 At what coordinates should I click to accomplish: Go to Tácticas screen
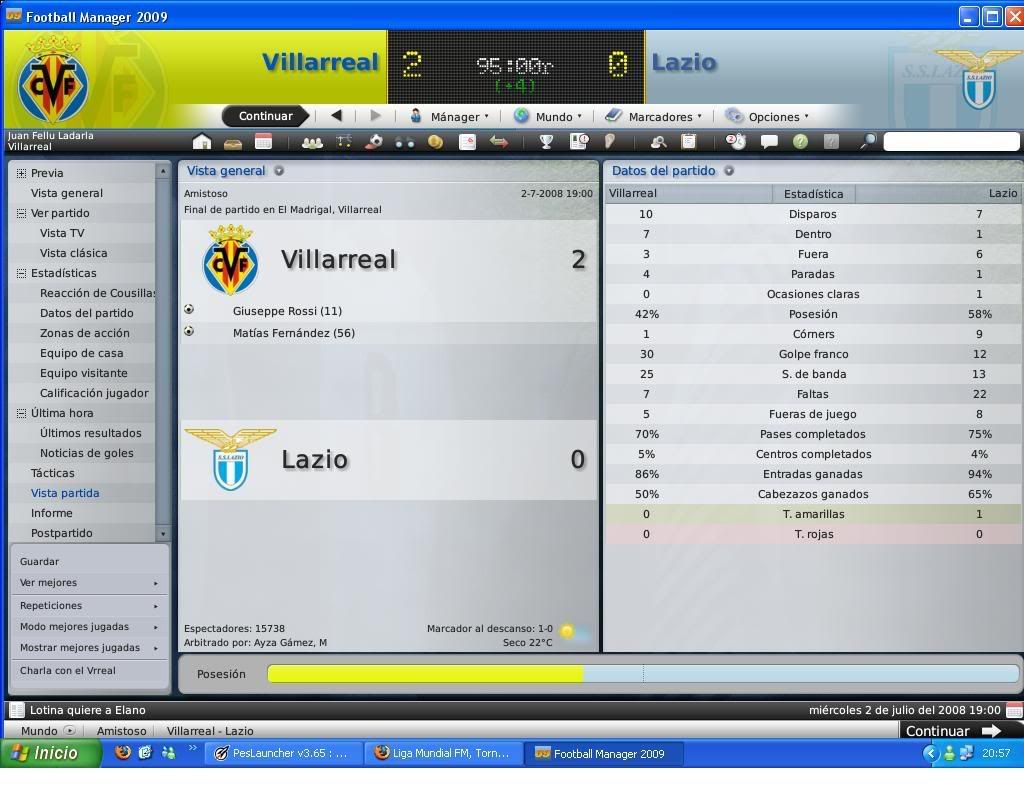[53, 473]
